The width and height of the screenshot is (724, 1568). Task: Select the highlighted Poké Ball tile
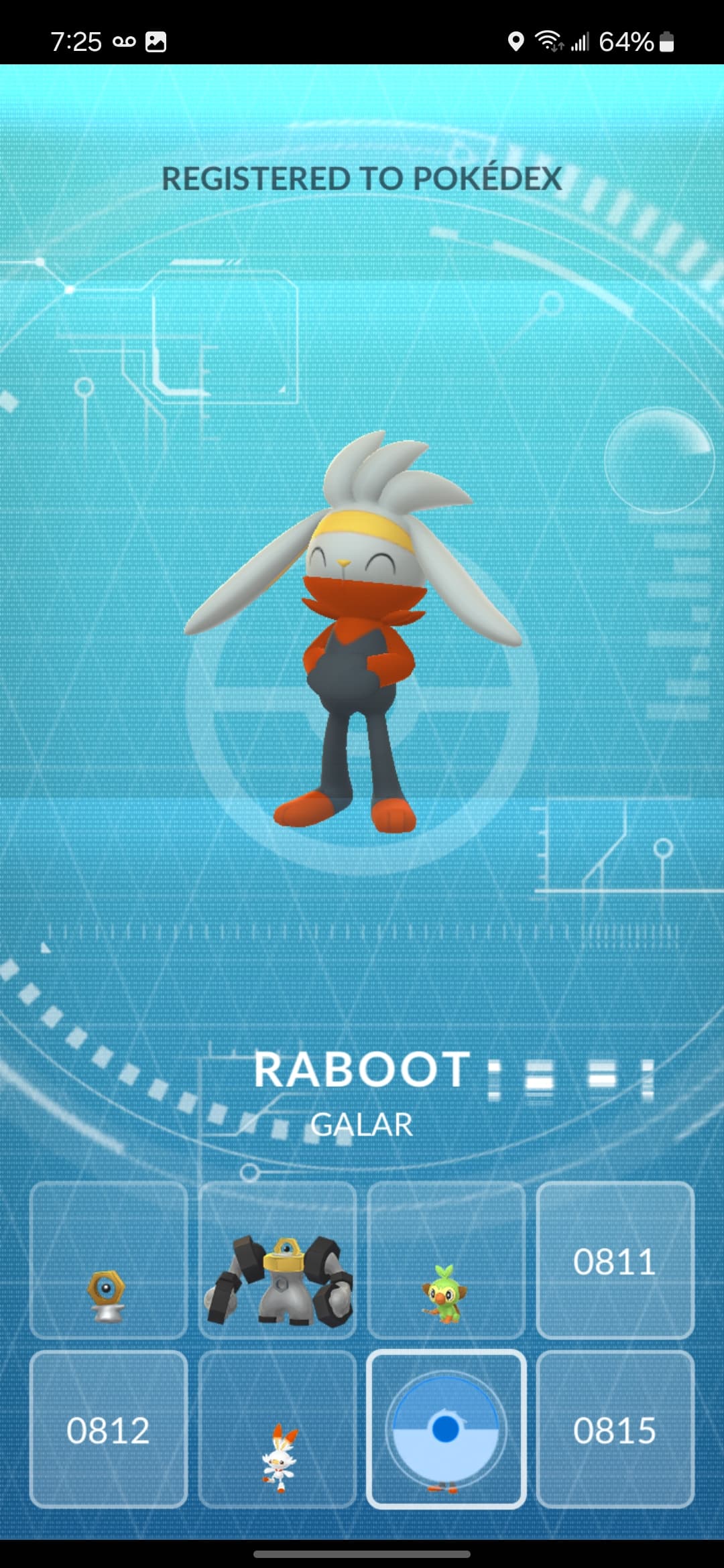(446, 1430)
